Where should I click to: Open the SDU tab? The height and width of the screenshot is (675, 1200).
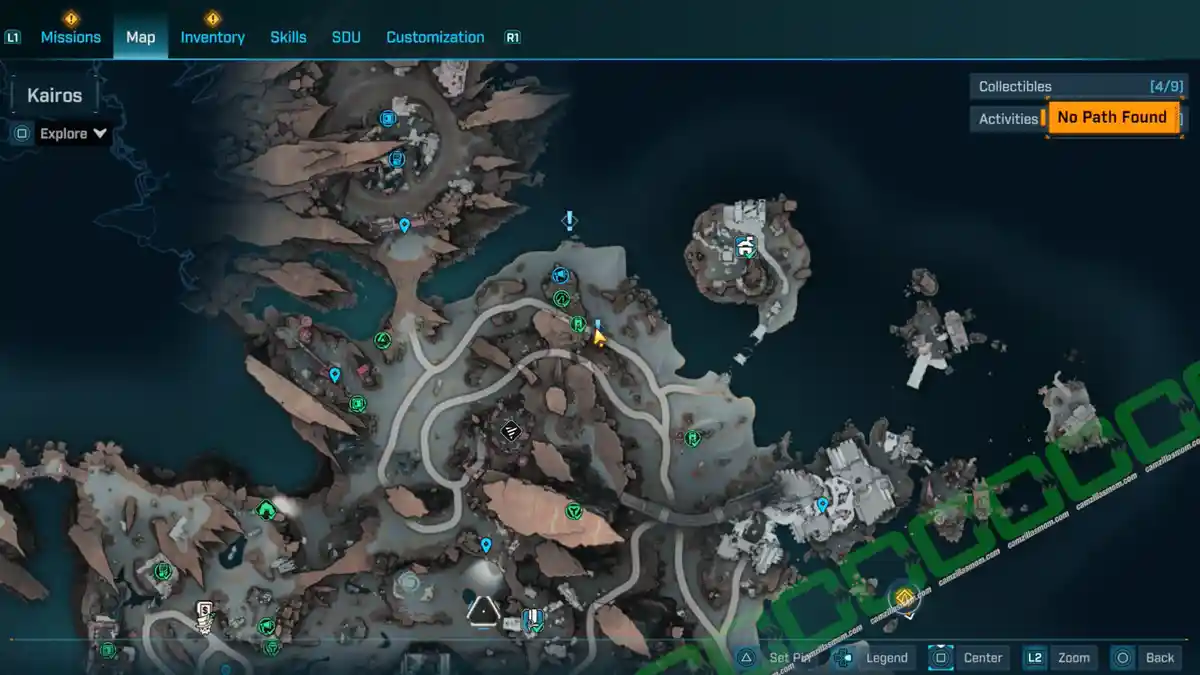point(346,37)
